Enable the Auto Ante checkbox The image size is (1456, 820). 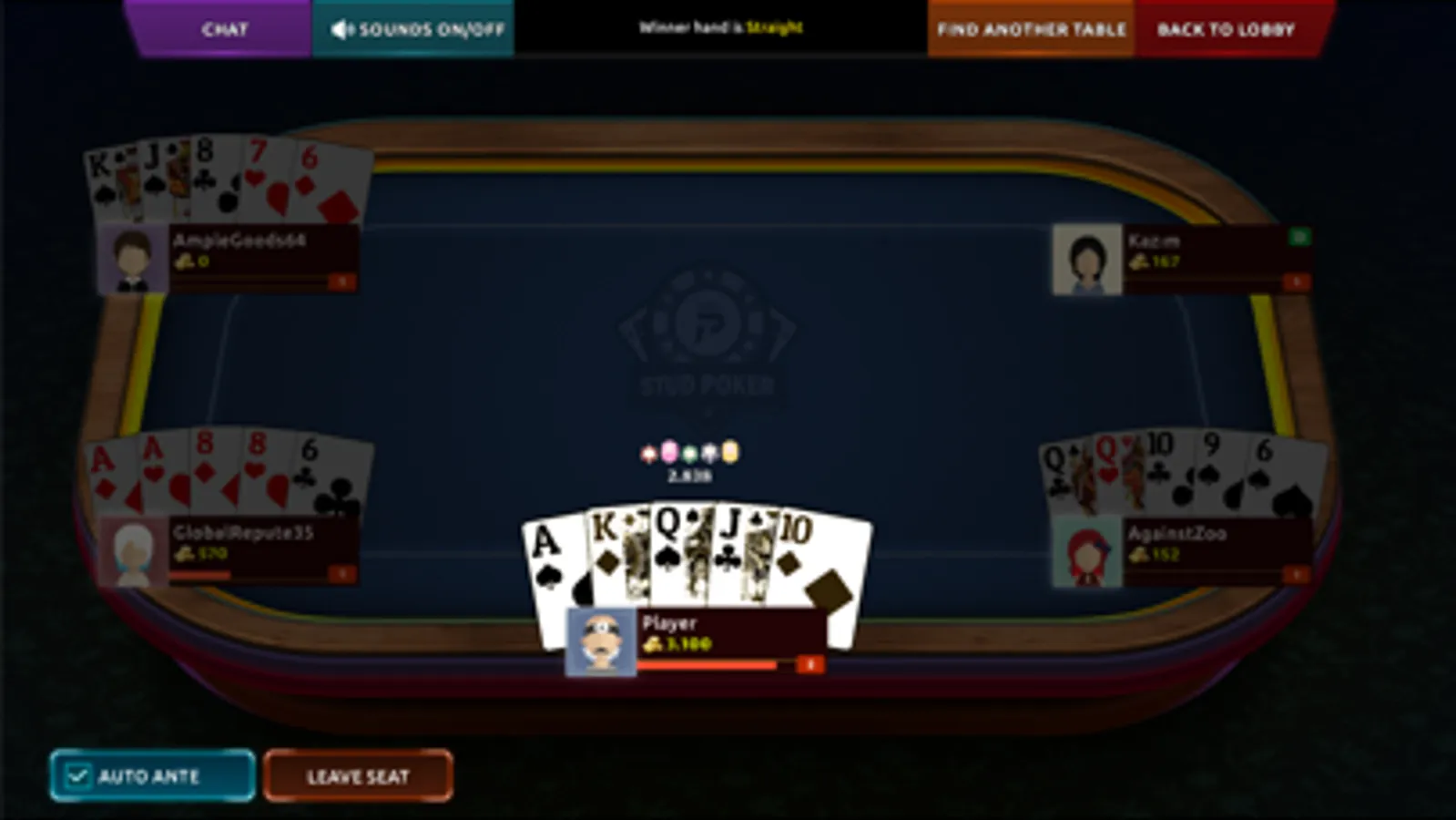[x=80, y=776]
